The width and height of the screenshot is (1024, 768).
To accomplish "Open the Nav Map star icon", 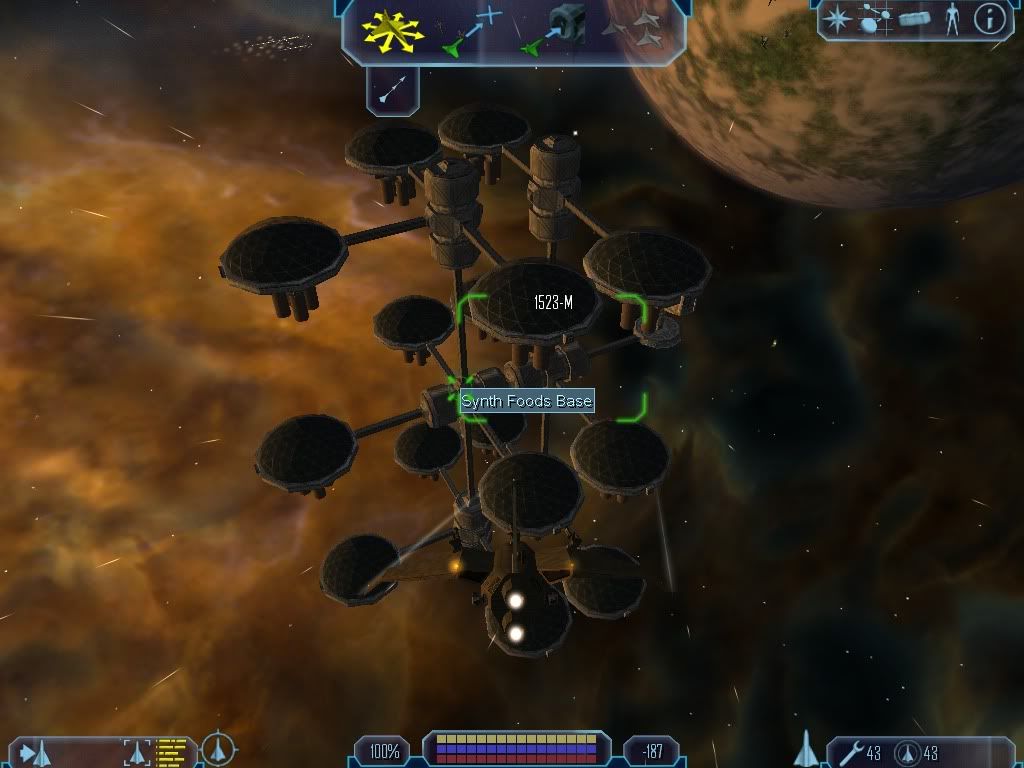I will pos(837,18).
